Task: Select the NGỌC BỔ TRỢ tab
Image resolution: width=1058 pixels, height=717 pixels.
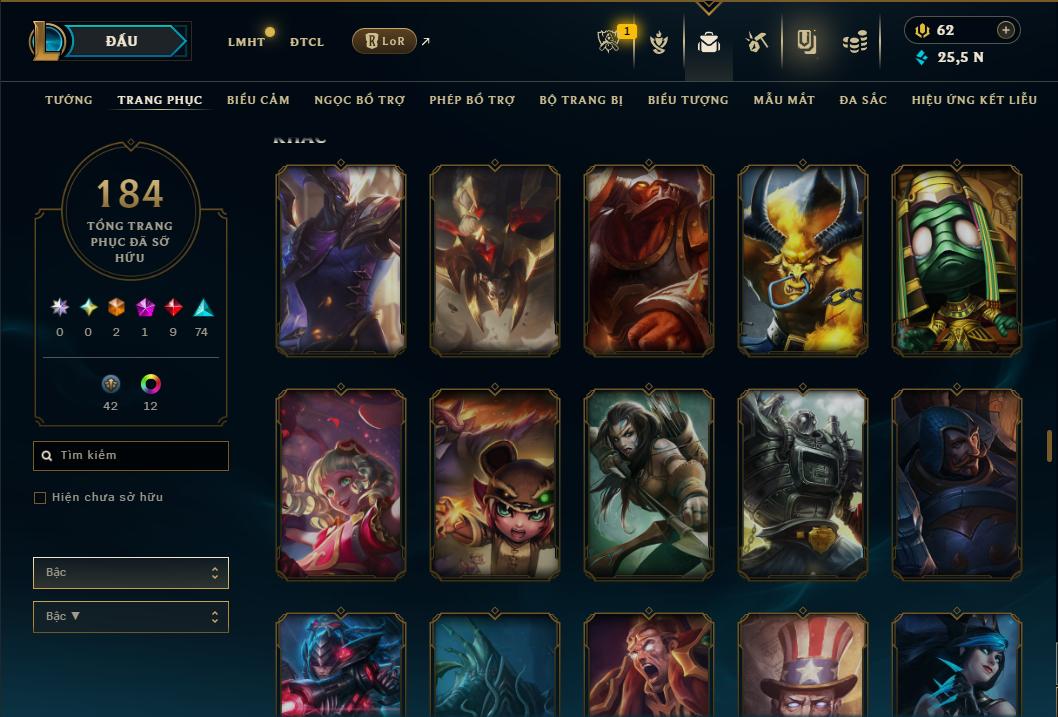Action: coord(359,100)
